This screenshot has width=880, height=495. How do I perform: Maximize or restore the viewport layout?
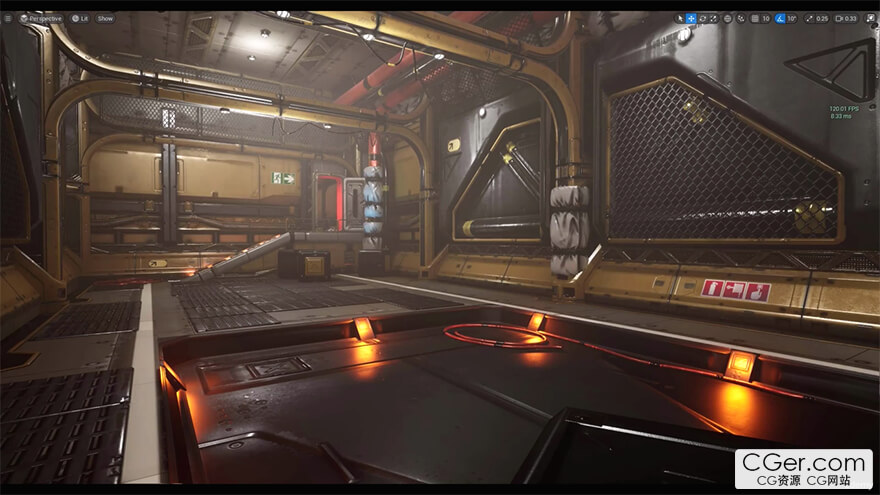point(868,18)
